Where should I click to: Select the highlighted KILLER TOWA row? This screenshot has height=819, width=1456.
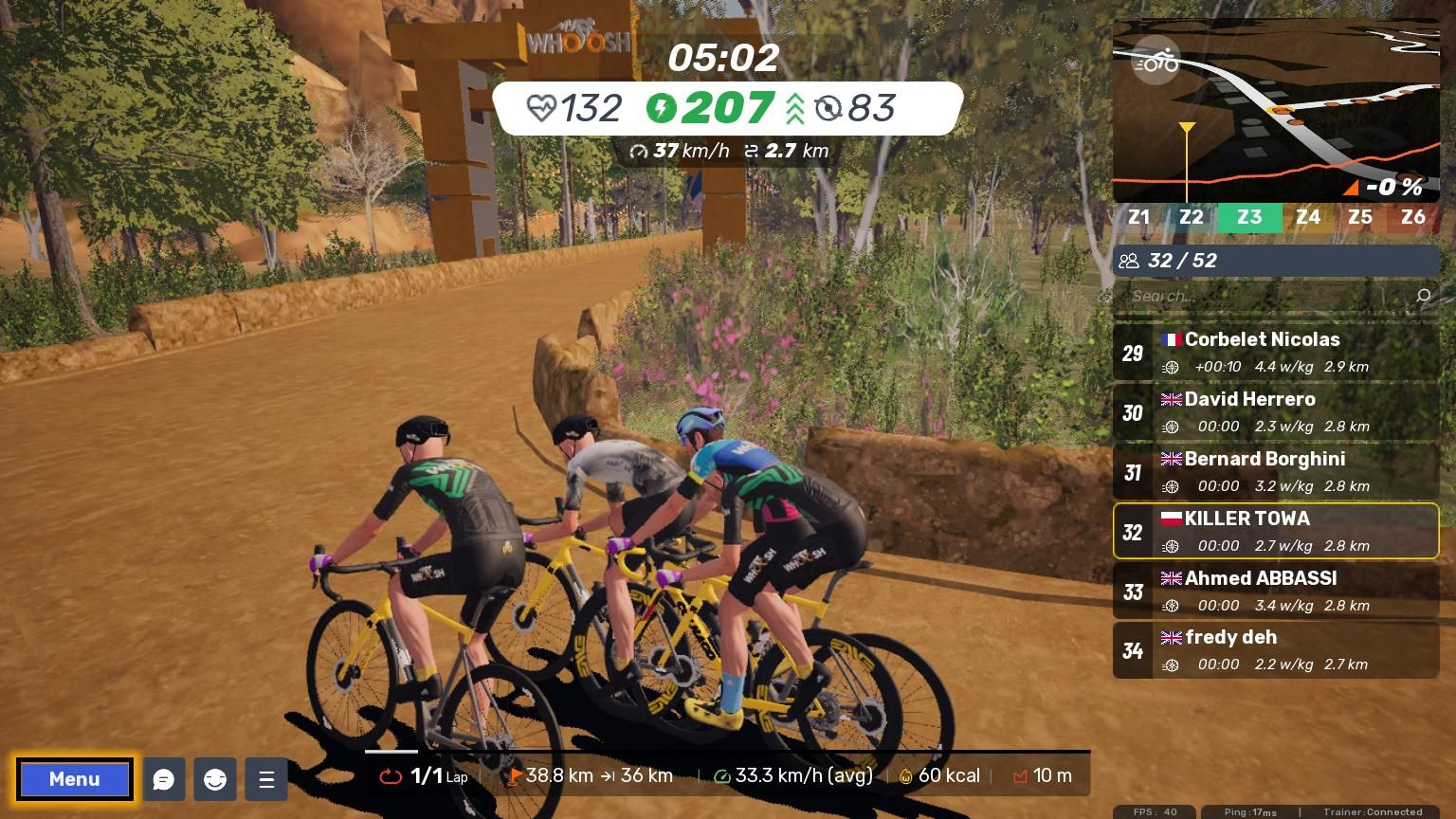coord(1276,532)
